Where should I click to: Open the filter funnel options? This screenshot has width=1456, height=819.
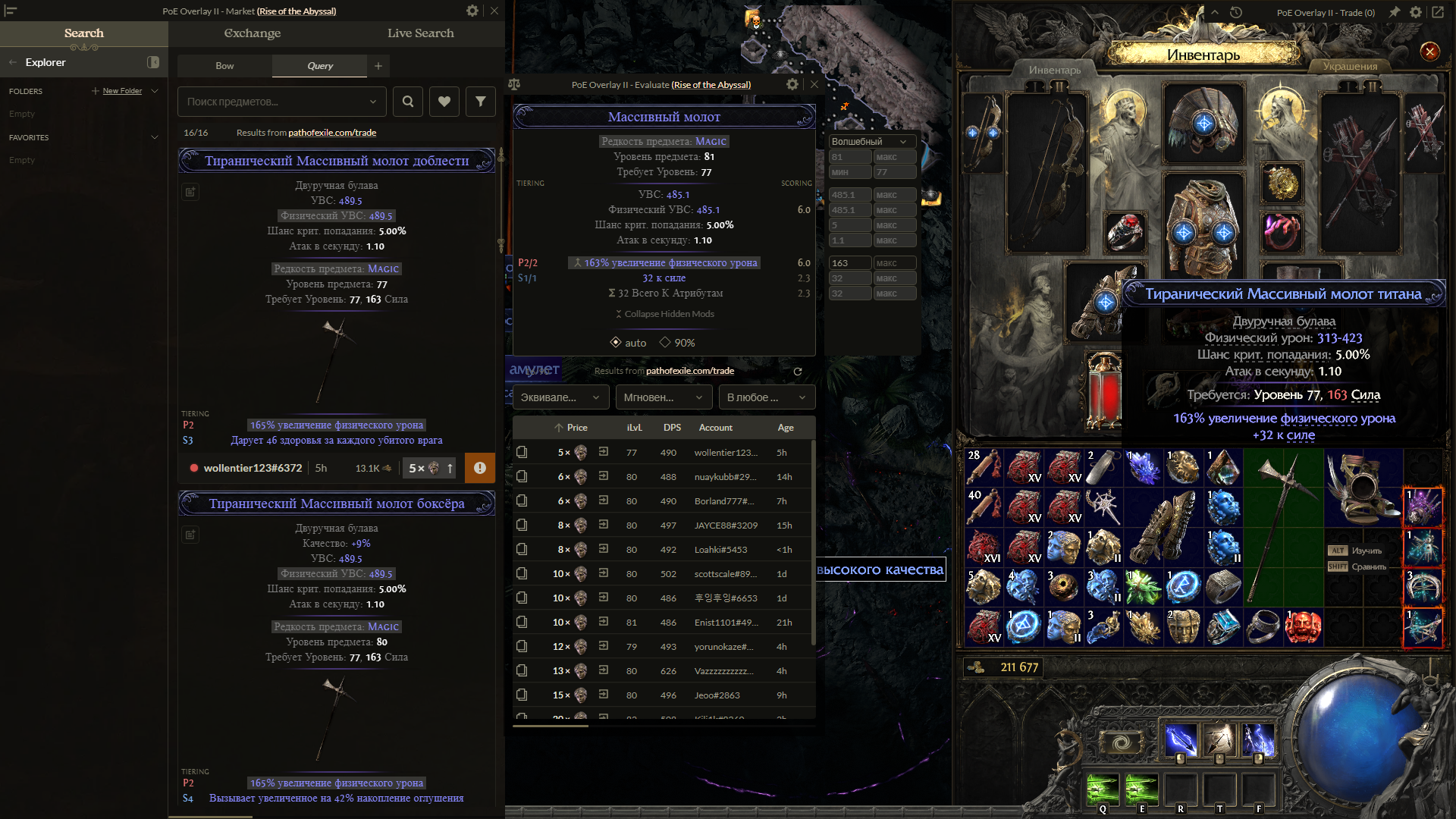(x=481, y=102)
